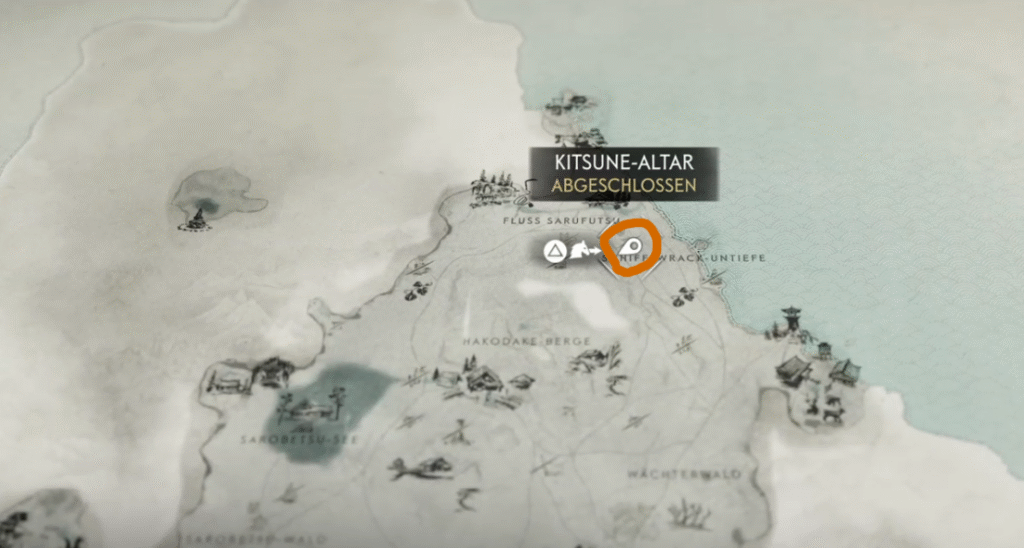Click the horse travel icon beside the pin
This screenshot has width=1024, height=548.
579,253
